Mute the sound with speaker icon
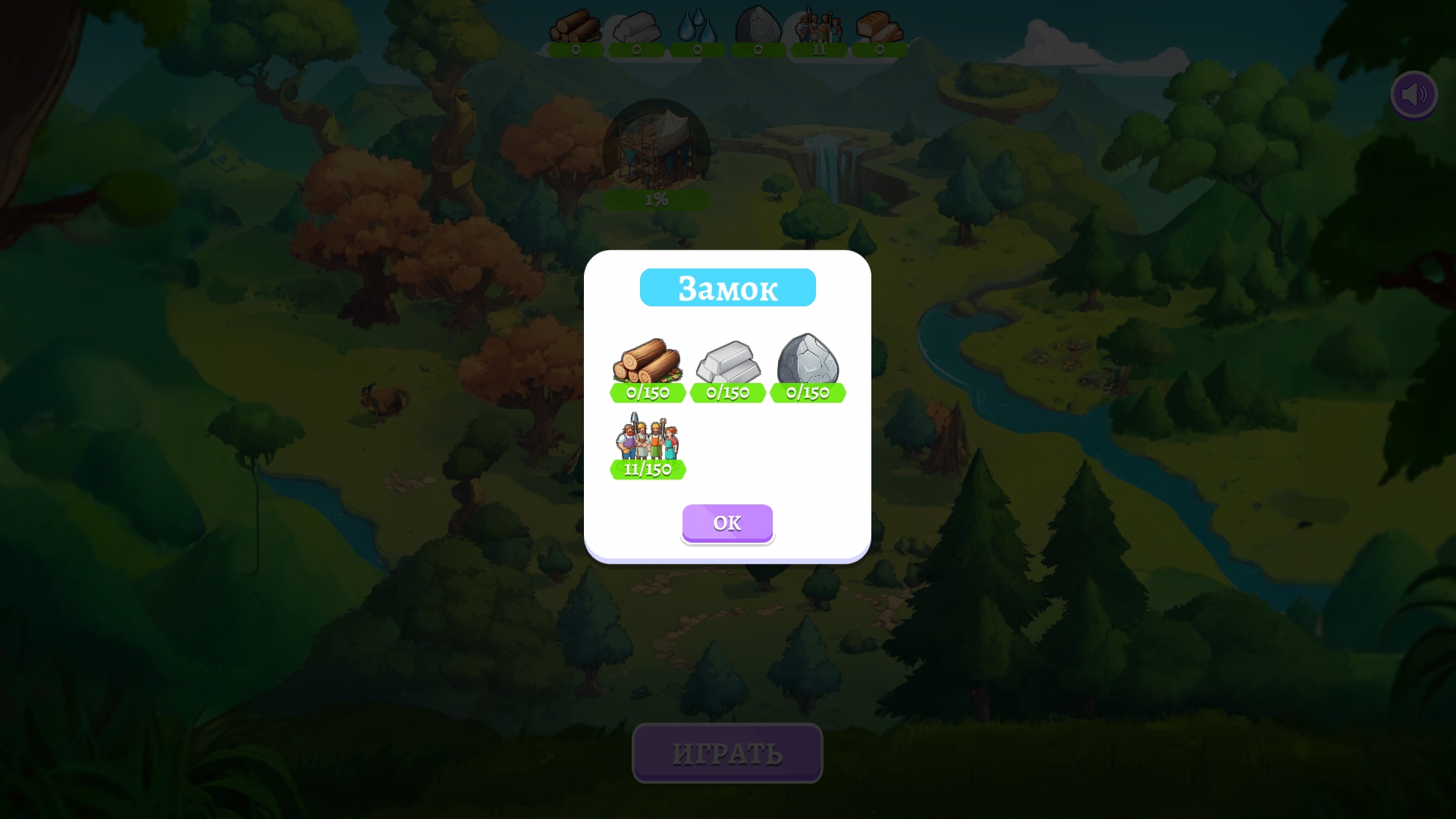Image resolution: width=1456 pixels, height=819 pixels. (x=1414, y=94)
